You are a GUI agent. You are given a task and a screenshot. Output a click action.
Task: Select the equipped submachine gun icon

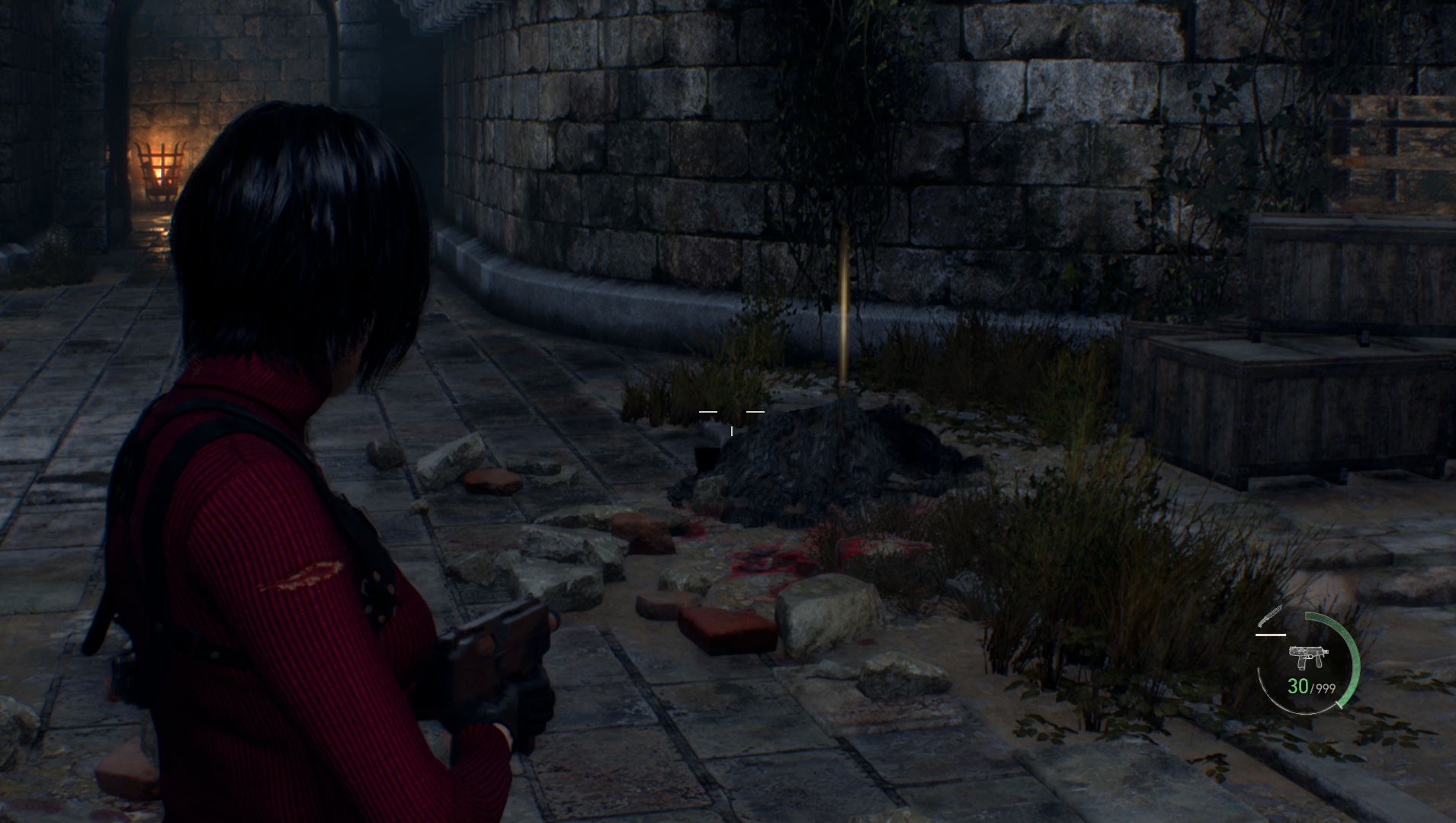pos(1308,656)
